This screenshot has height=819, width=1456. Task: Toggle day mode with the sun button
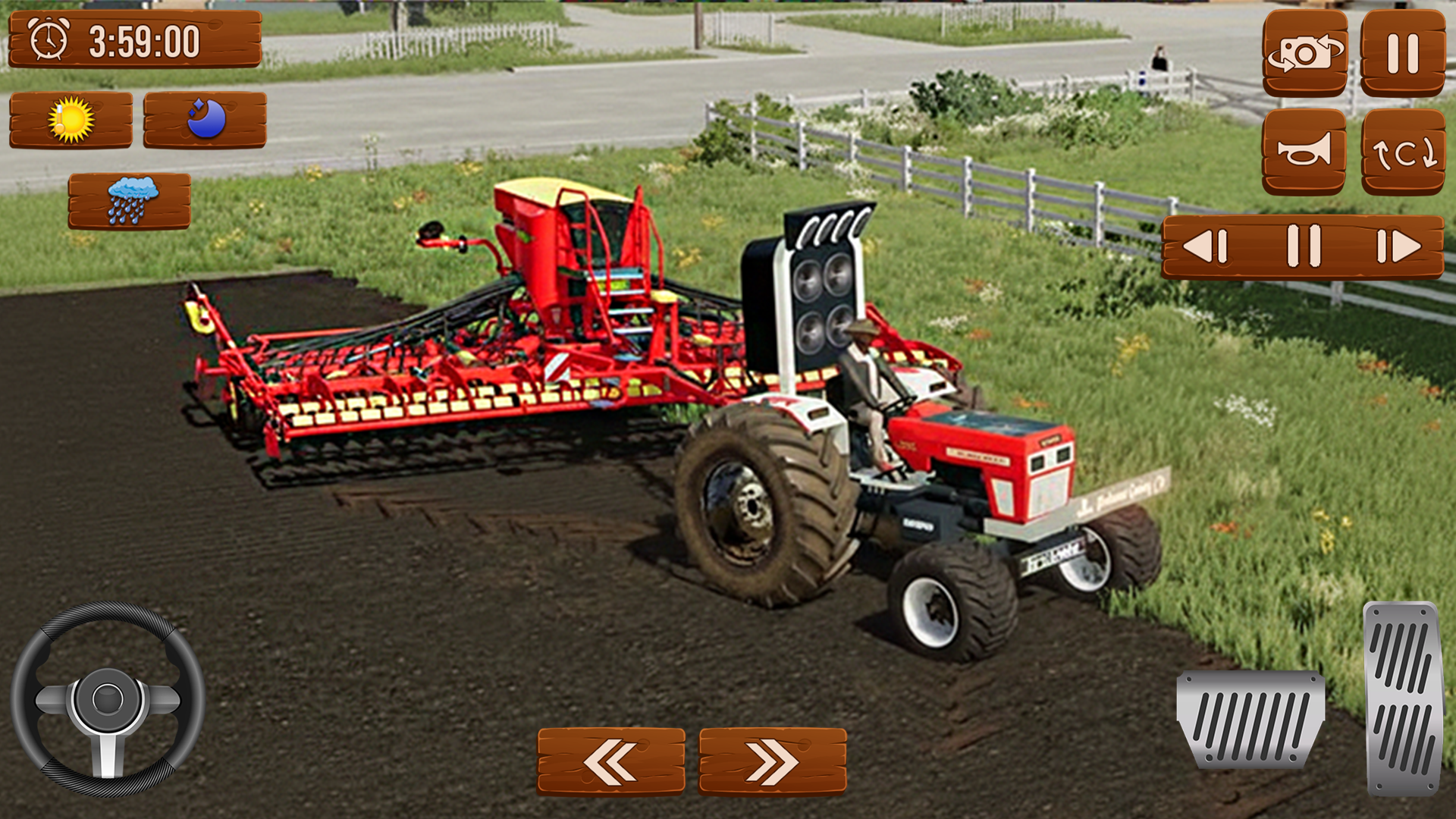(74, 119)
